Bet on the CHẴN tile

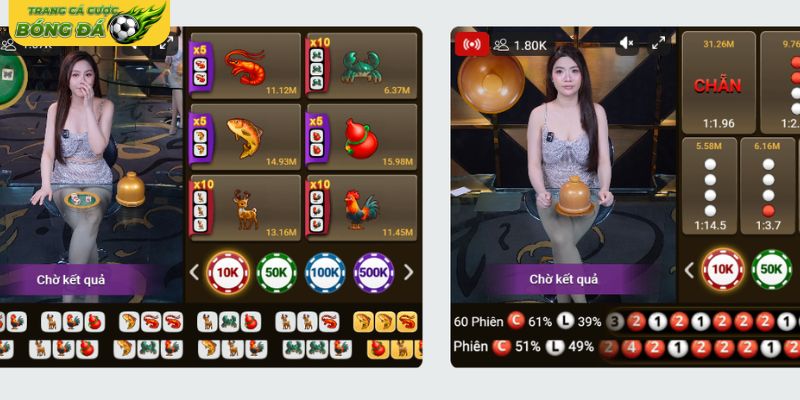pyautogui.click(x=717, y=84)
